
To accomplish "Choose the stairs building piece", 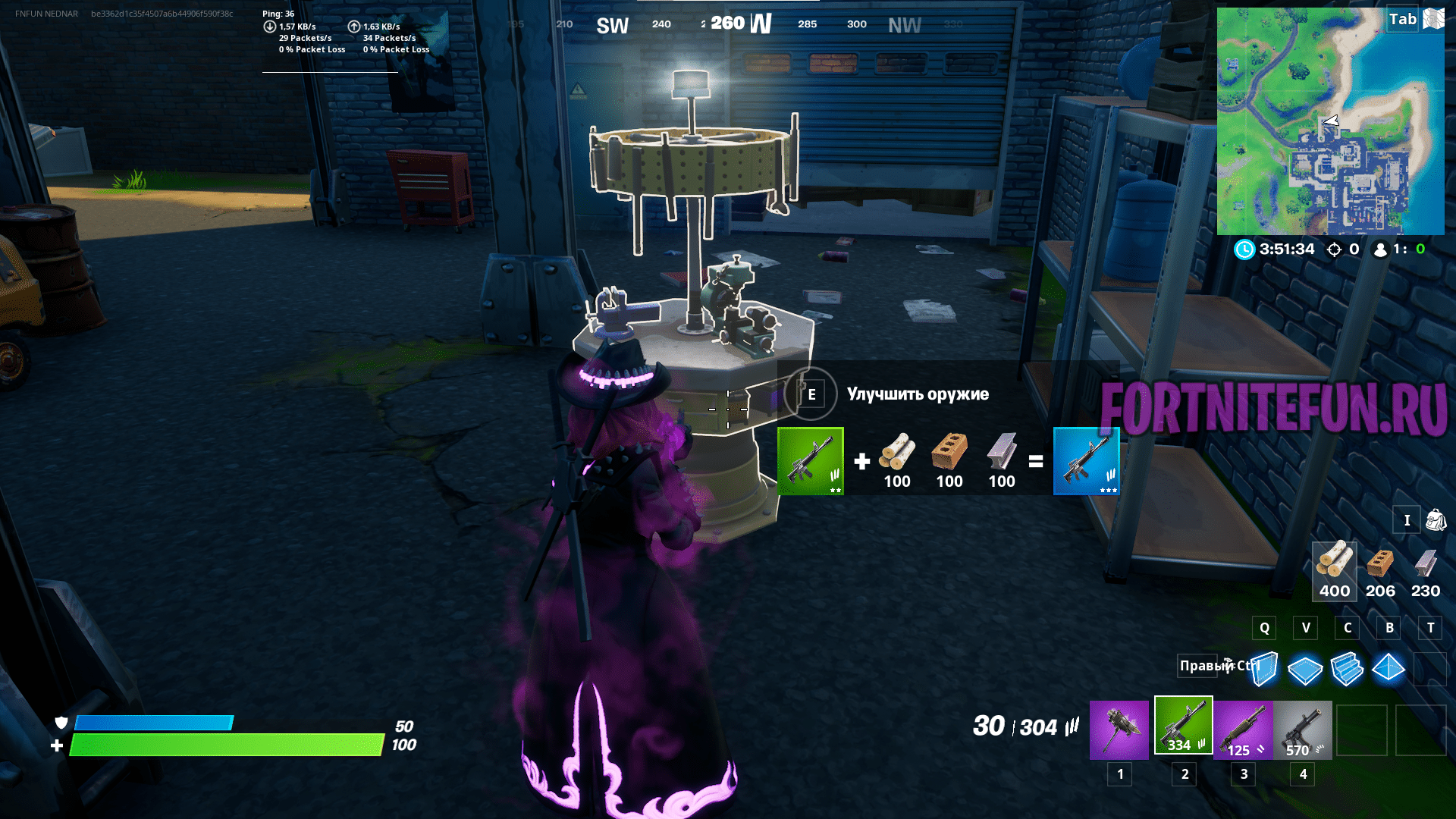I will (x=1347, y=669).
